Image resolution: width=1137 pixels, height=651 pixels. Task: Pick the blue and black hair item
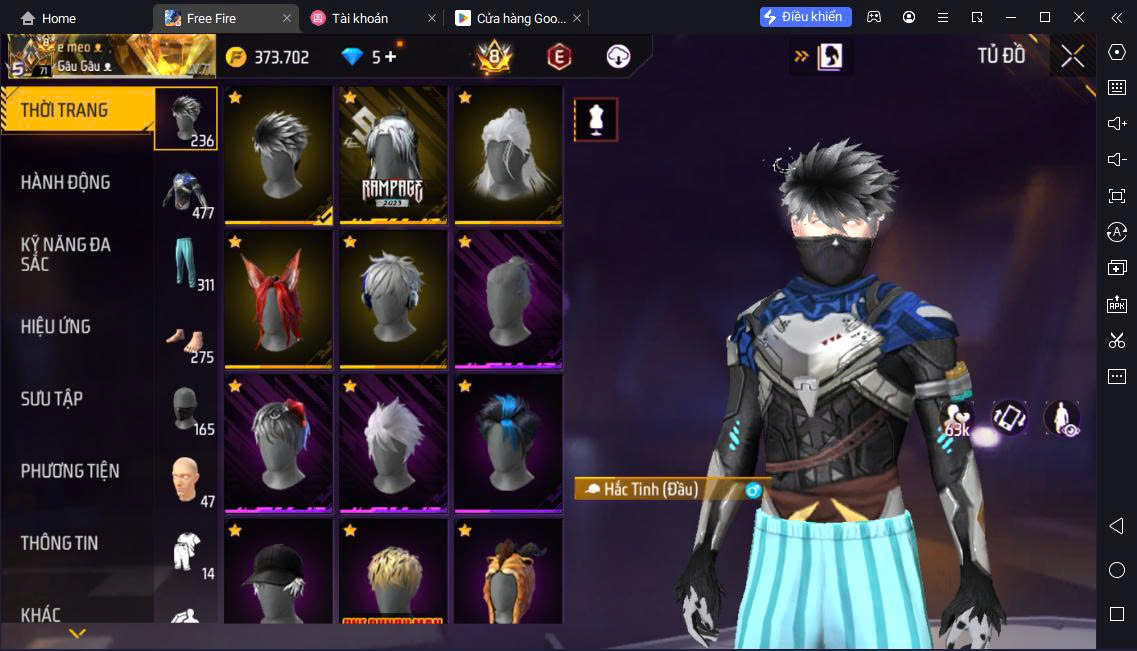coord(508,443)
